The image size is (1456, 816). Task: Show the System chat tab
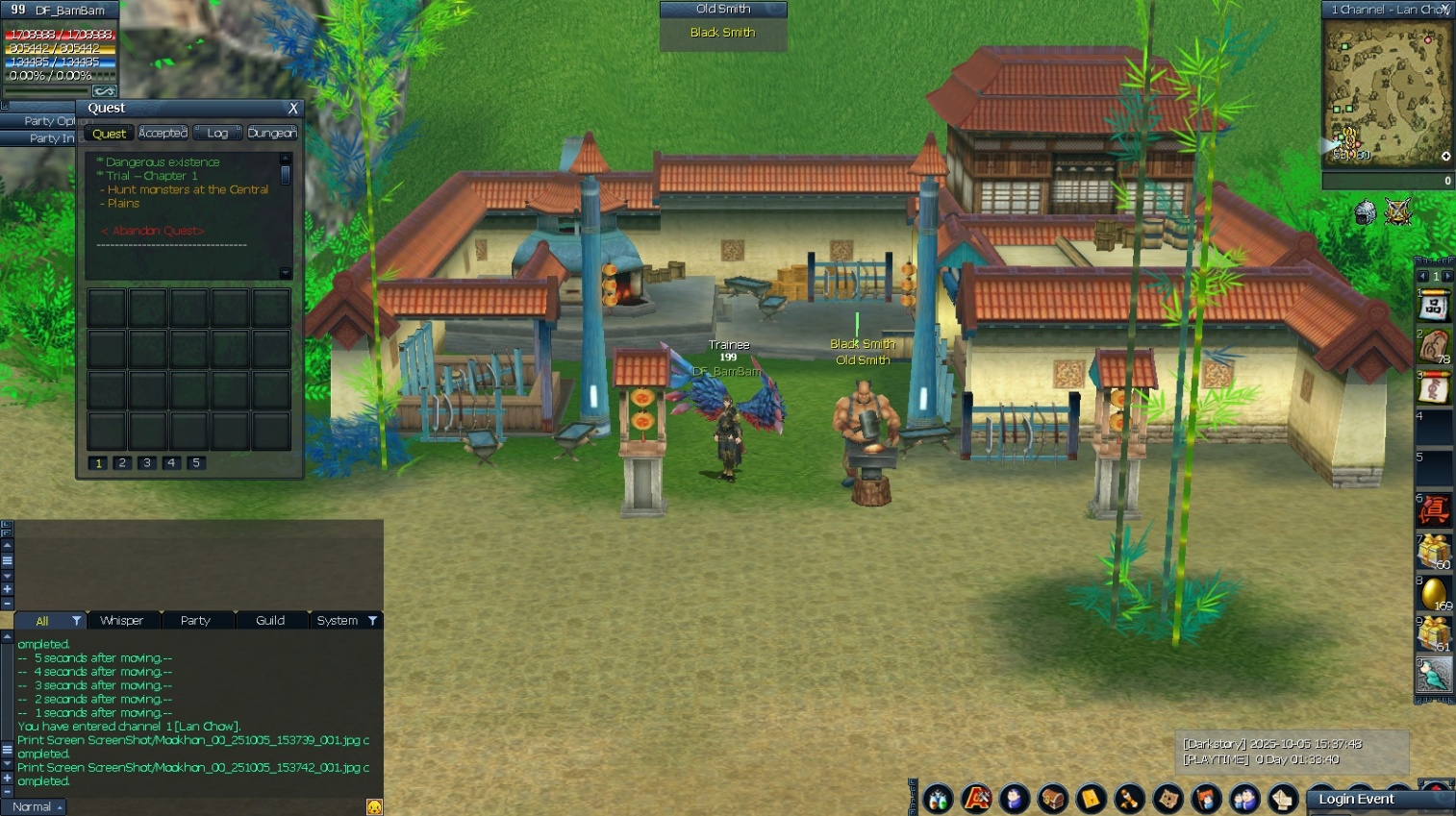338,620
